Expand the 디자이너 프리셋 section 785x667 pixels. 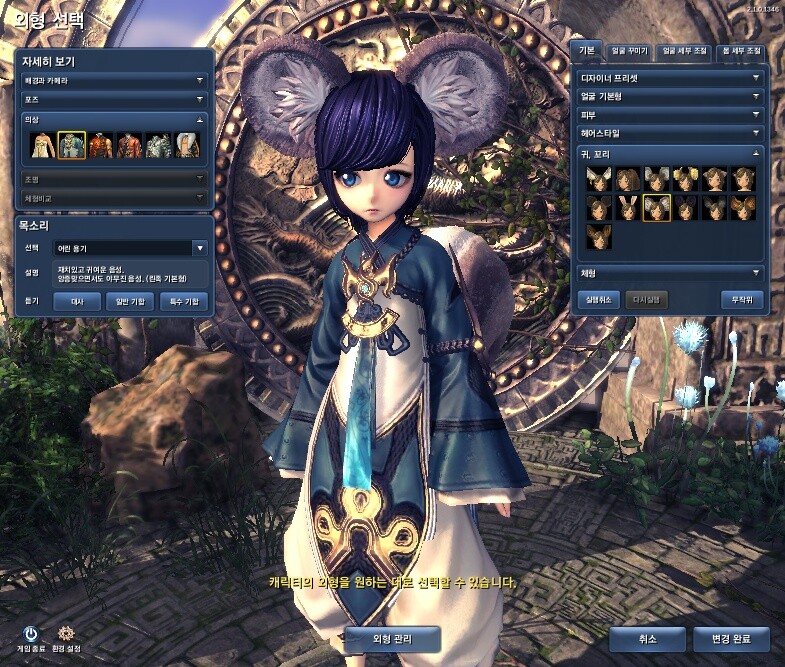pyautogui.click(x=669, y=77)
